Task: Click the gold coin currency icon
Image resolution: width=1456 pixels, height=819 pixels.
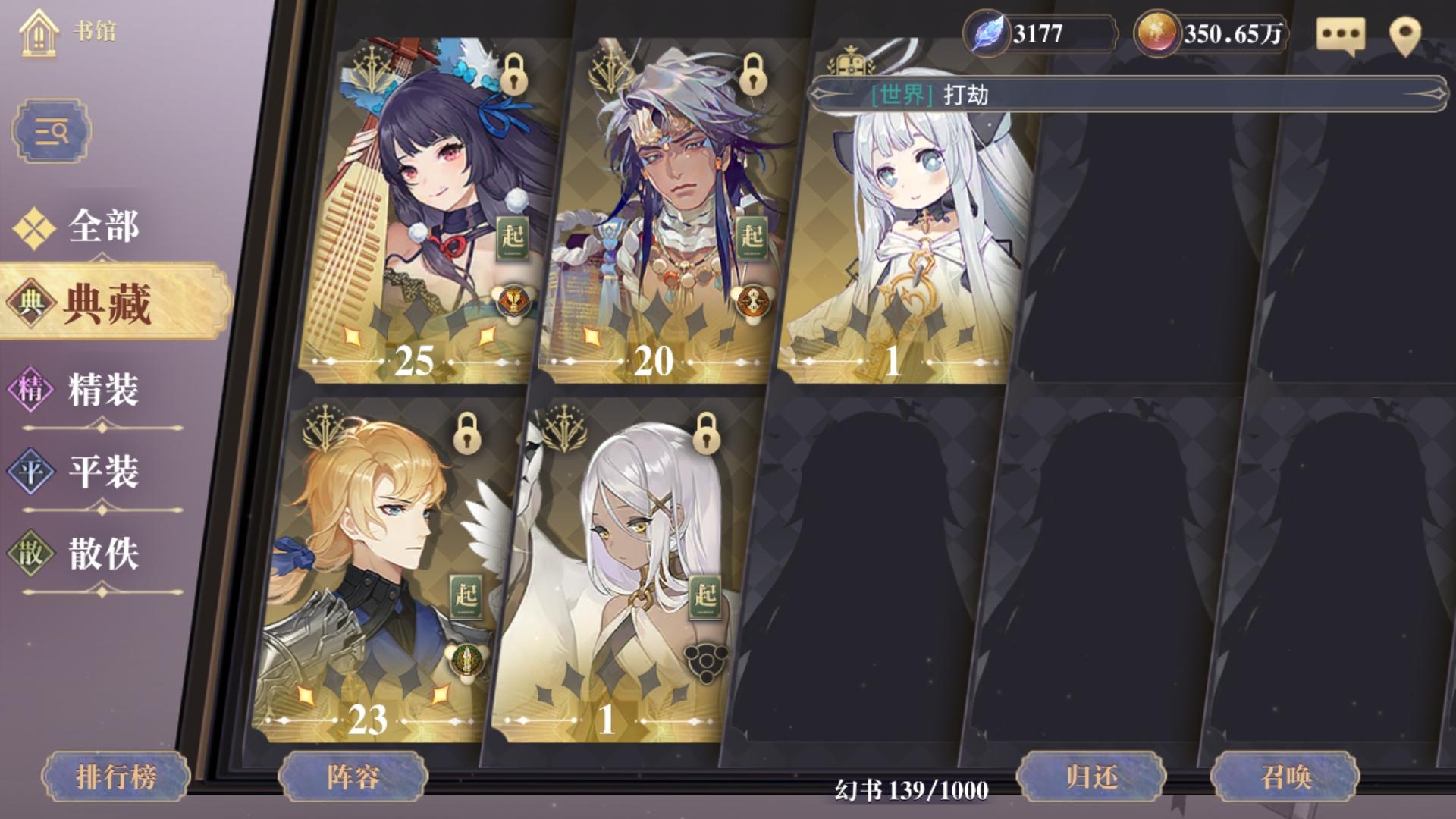Action: [x=1159, y=32]
